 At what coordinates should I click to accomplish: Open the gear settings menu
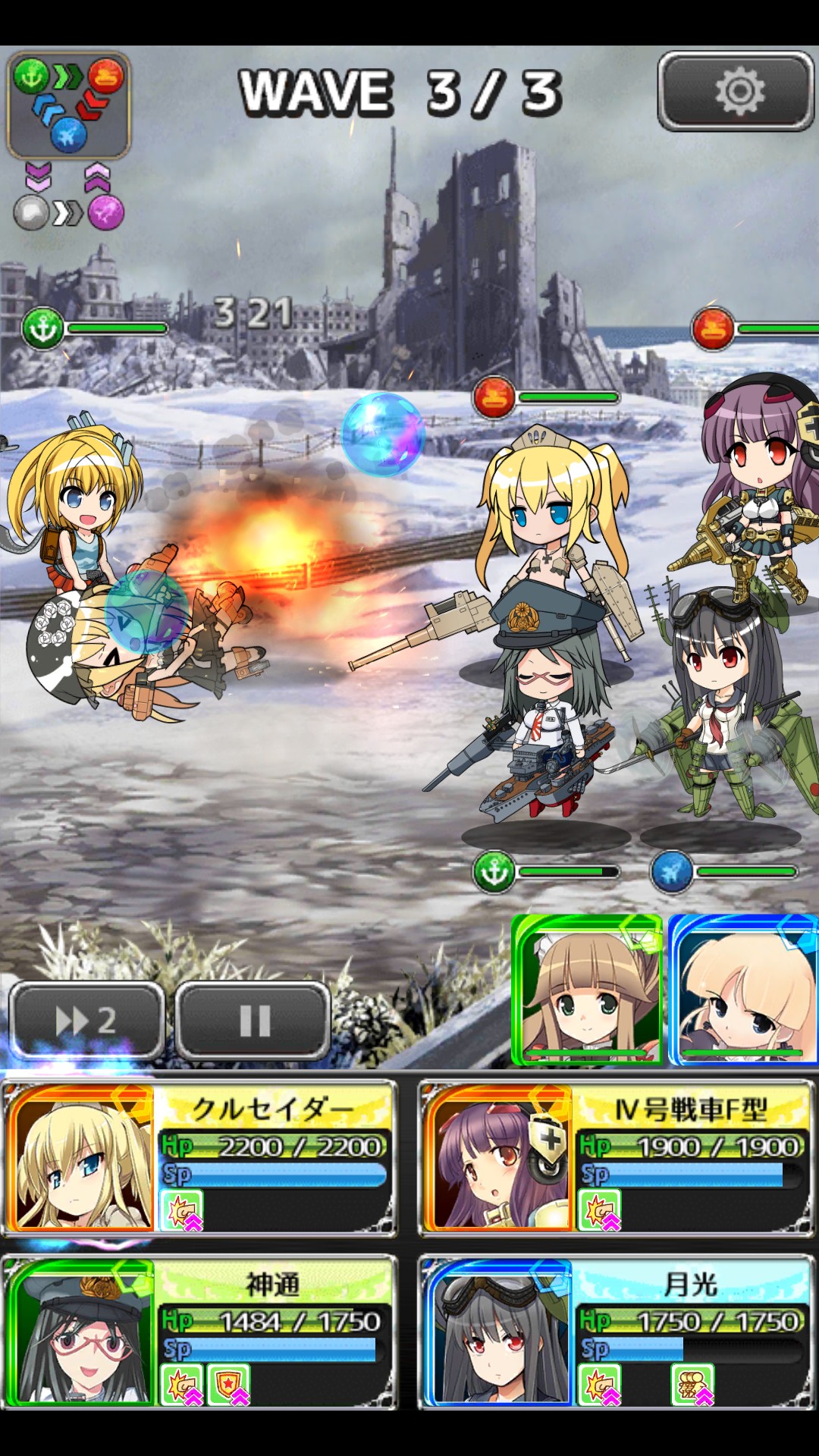(736, 92)
